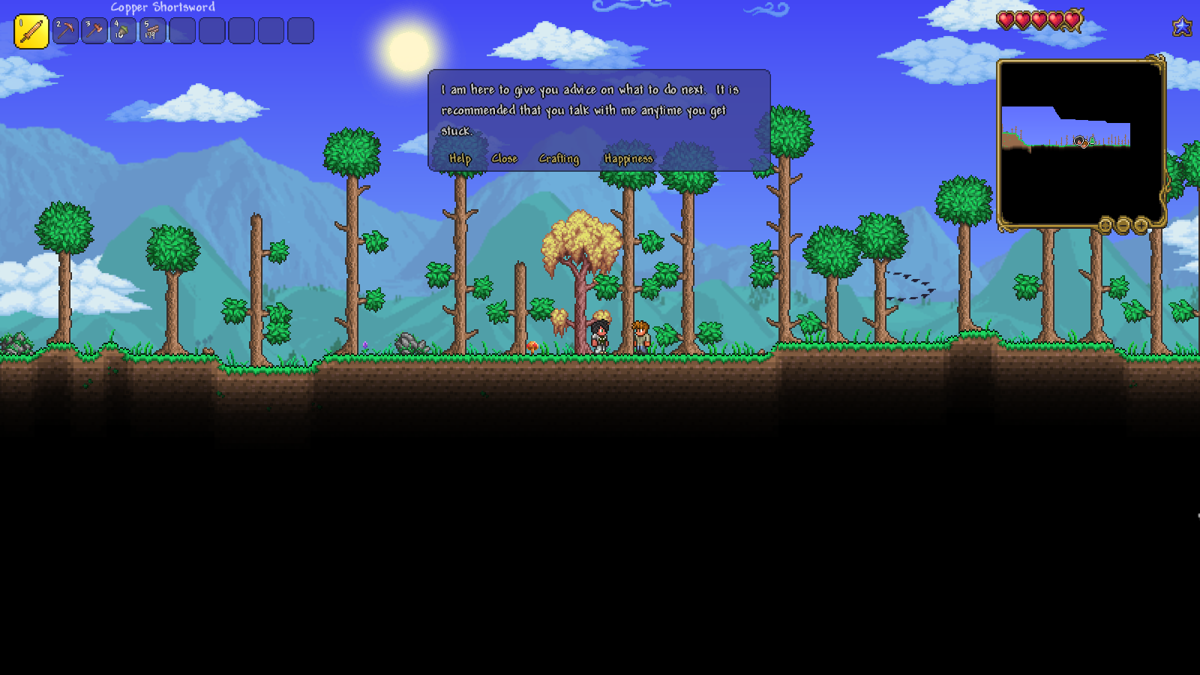The height and width of the screenshot is (675, 1200).
Task: Ask the Guide about Happiness
Action: point(628,159)
